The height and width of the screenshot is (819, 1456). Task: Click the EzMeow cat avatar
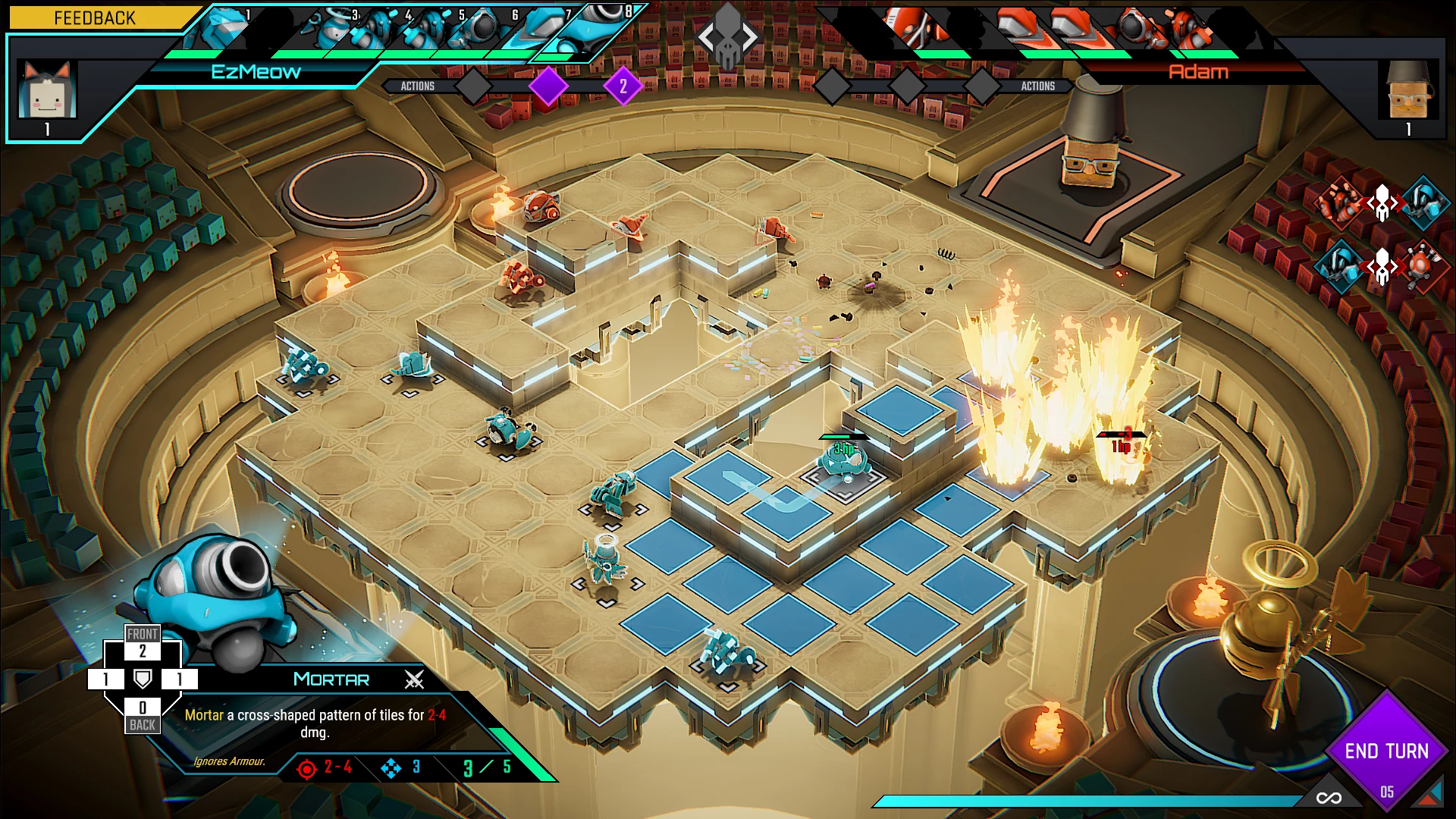pos(47,91)
